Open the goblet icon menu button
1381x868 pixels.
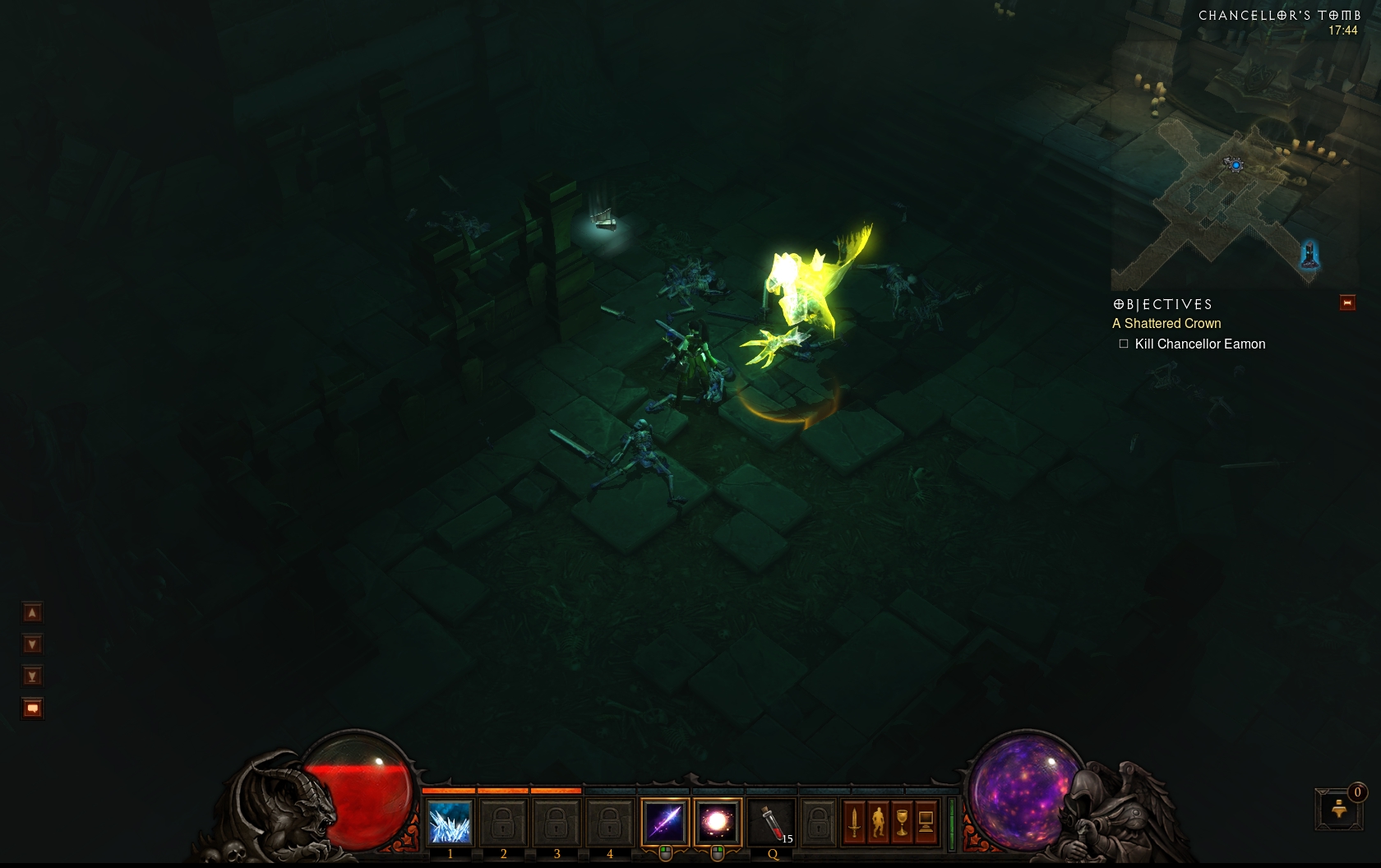pyautogui.click(x=902, y=821)
